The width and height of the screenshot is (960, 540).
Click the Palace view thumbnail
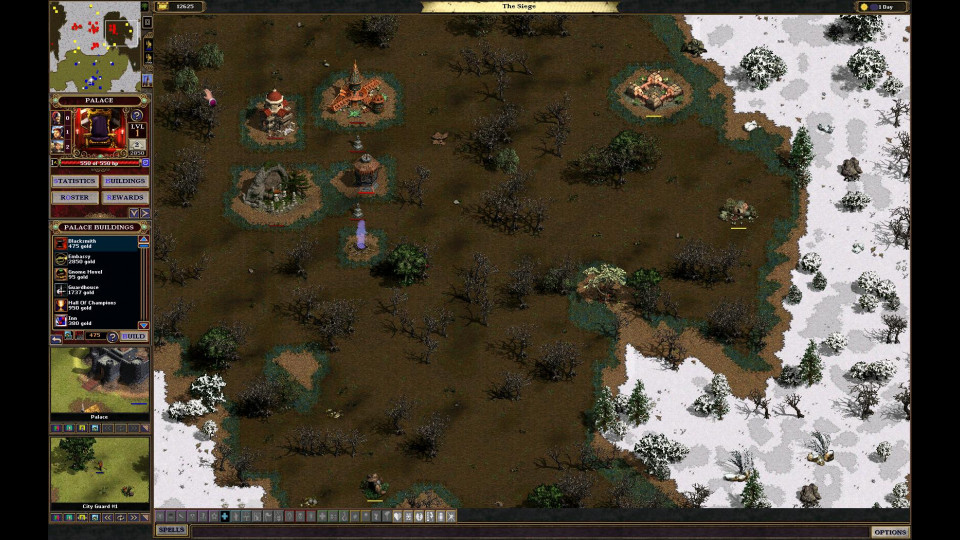point(99,382)
